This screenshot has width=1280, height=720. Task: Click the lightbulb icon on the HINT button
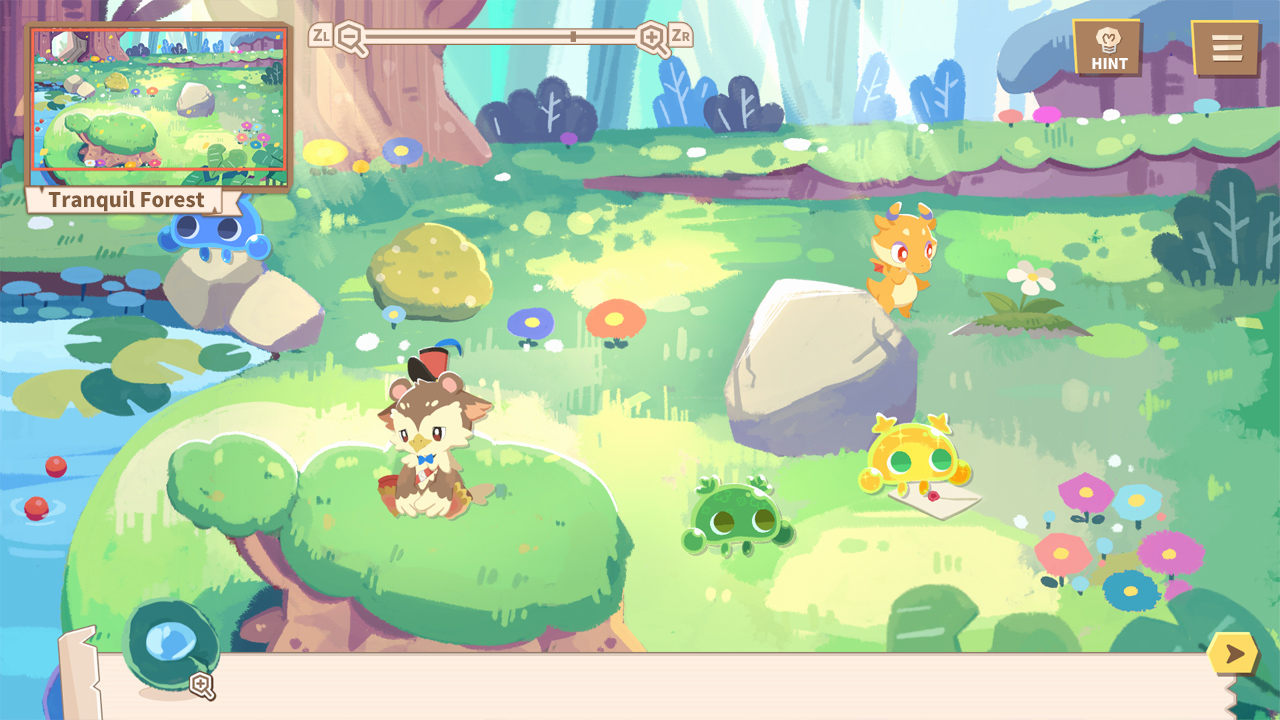[x=1106, y=37]
